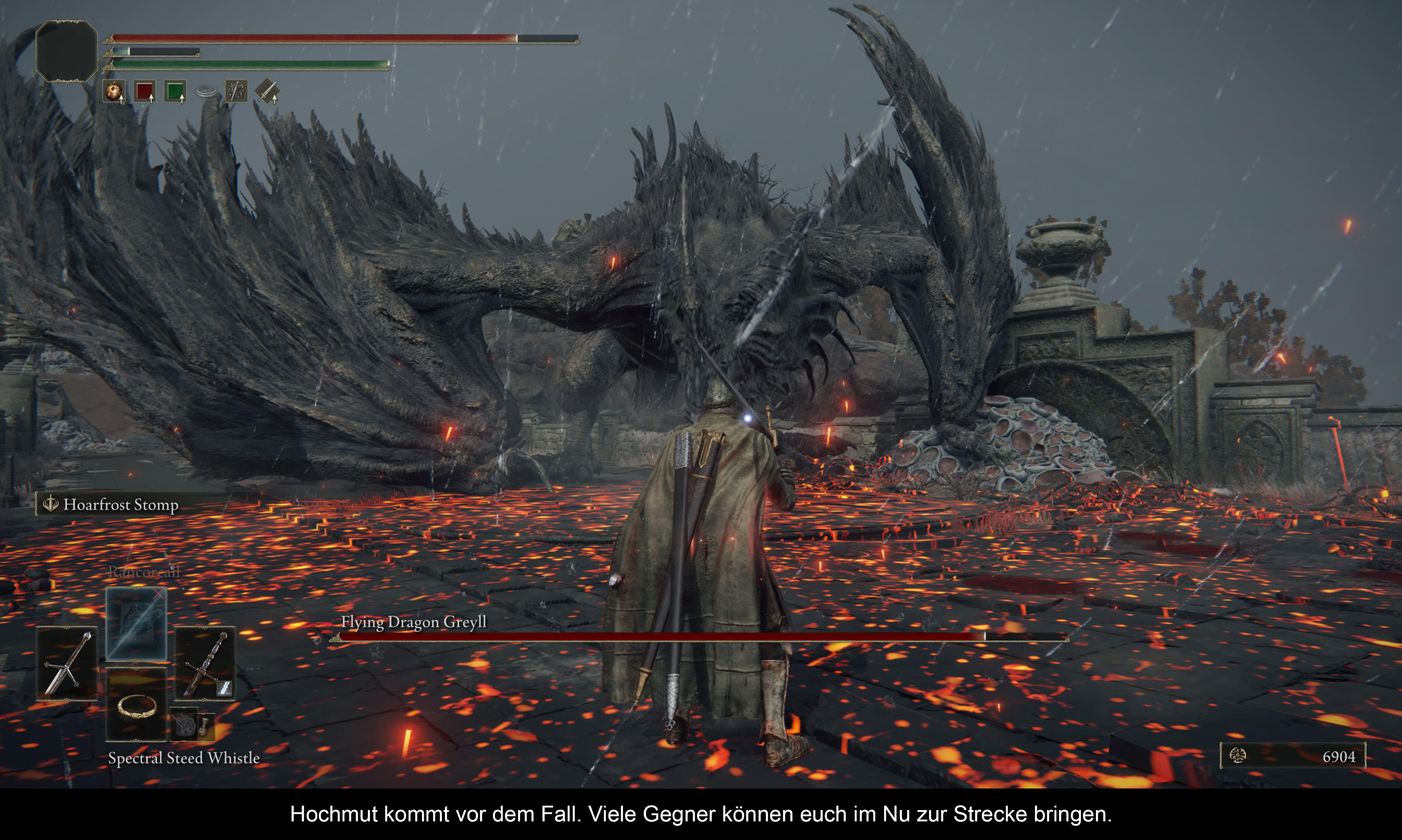The height and width of the screenshot is (840, 1402).
Task: Click the red square buff icon
Action: pyautogui.click(x=145, y=91)
